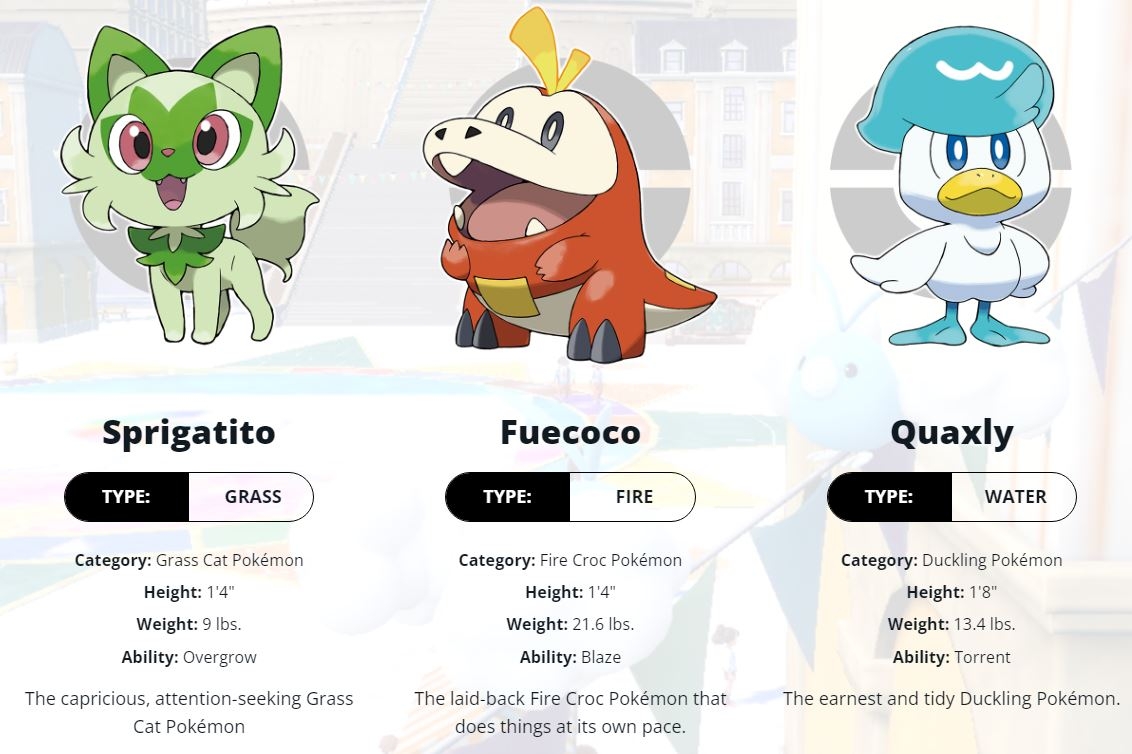The width and height of the screenshot is (1132, 754).
Task: Choose the Quaxly name heading
Action: [951, 433]
